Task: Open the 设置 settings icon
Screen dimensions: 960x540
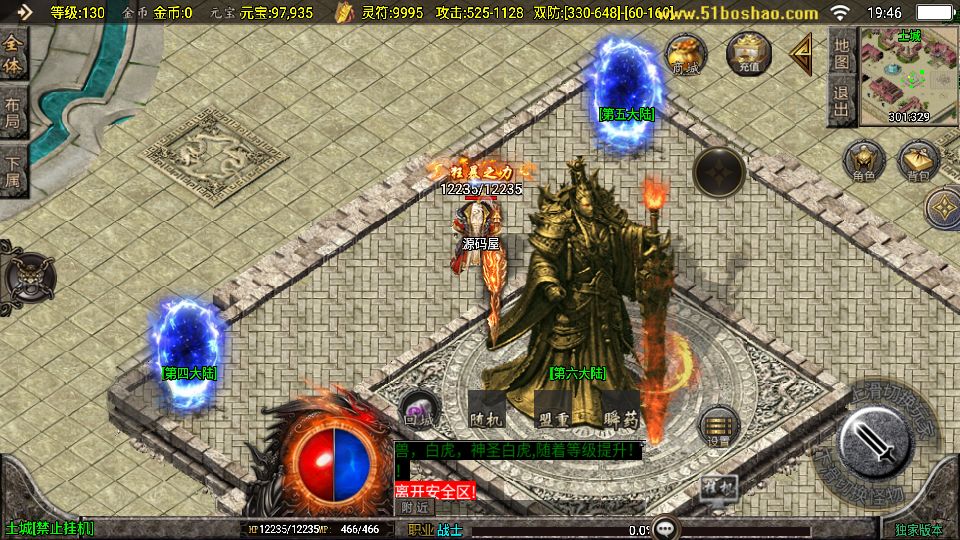Action: point(718,426)
